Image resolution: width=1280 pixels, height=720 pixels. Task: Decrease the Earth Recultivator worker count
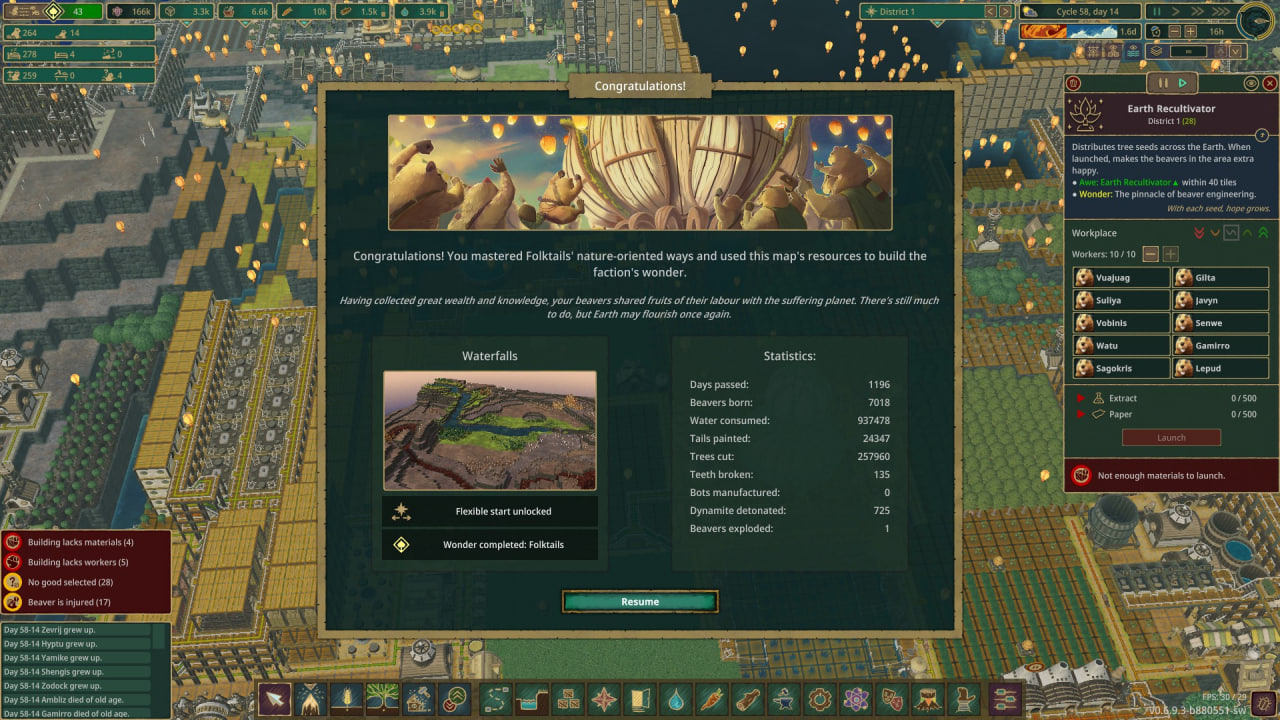point(1151,255)
